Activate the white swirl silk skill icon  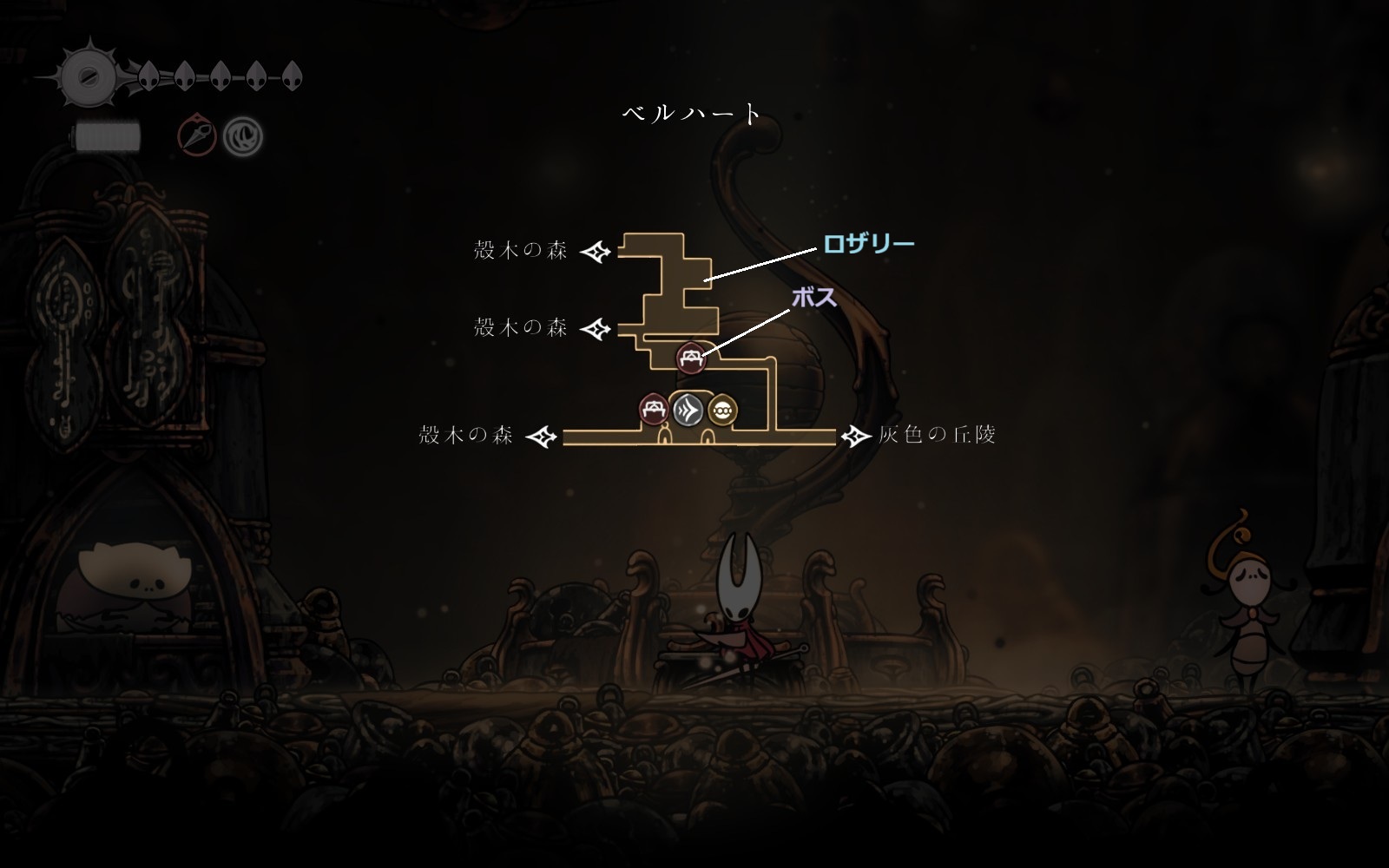point(242,136)
